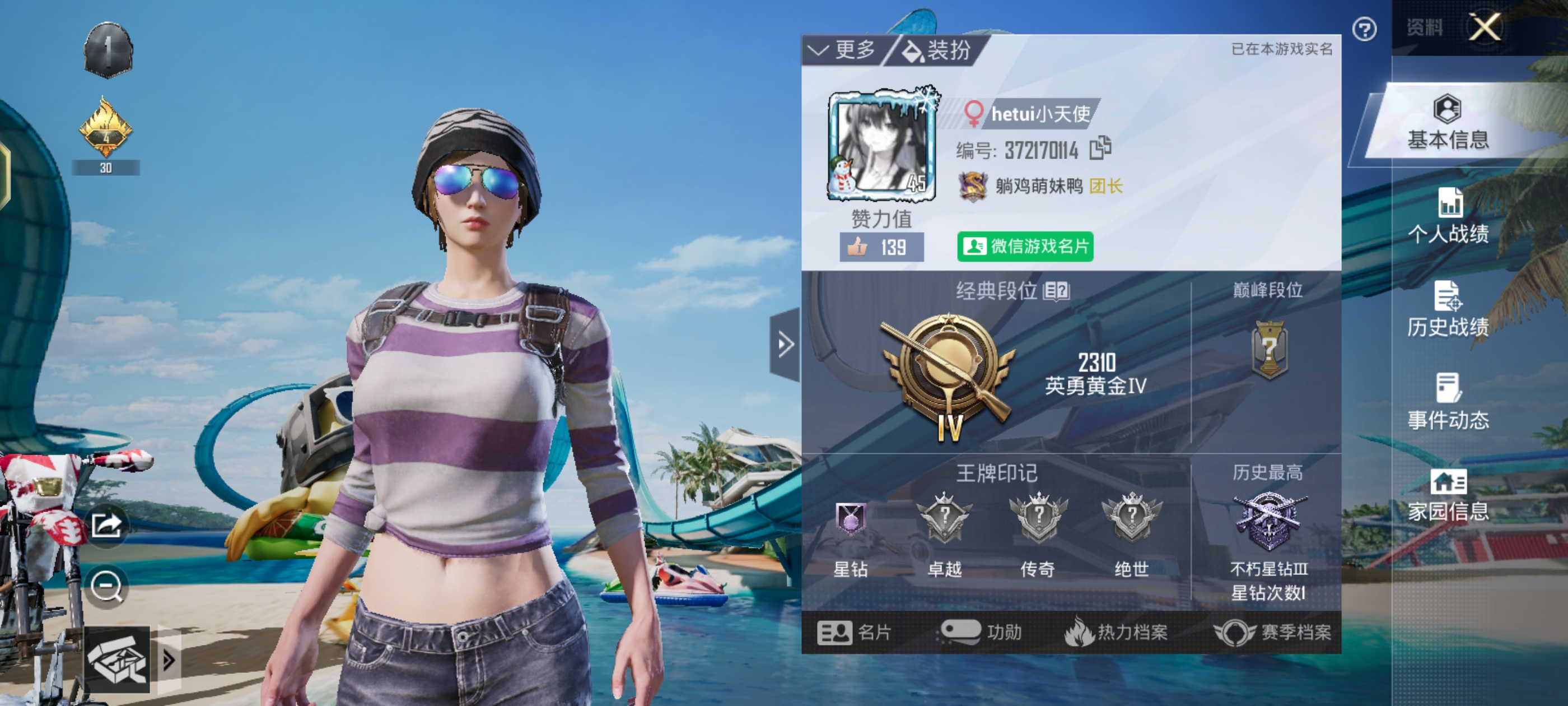Collapse the panel with the side arrow
Image resolution: width=1568 pixels, height=706 pixels.
tap(785, 345)
